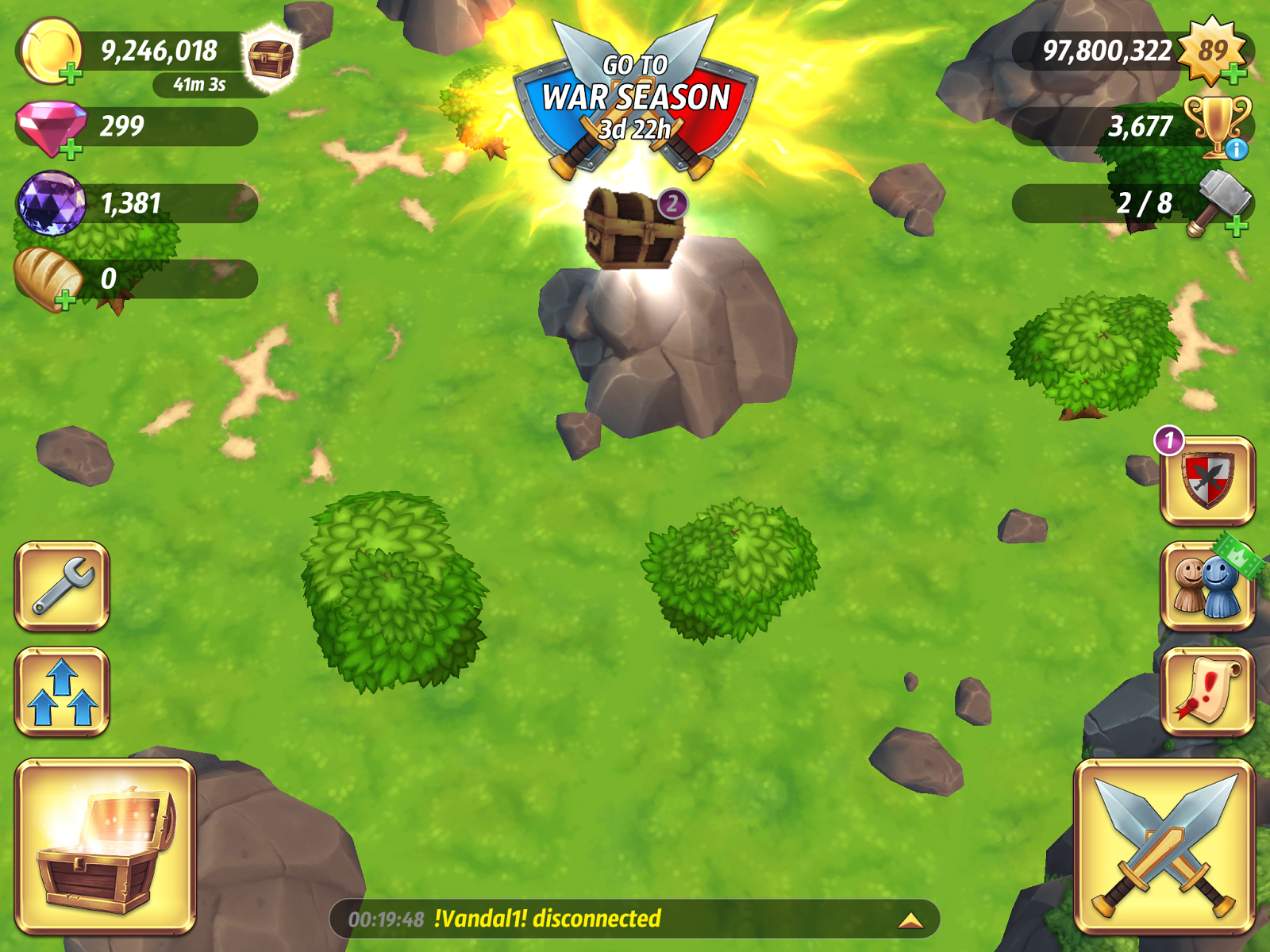Open the wrench settings icon
The width and height of the screenshot is (1270, 952).
coord(63,585)
